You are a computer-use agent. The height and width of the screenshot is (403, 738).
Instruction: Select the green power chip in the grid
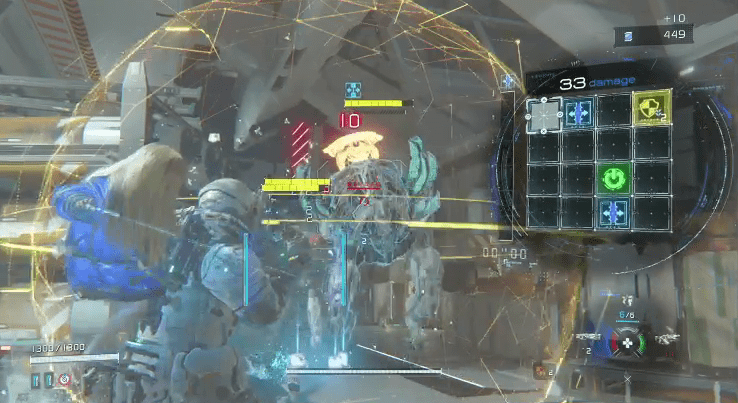click(x=613, y=179)
